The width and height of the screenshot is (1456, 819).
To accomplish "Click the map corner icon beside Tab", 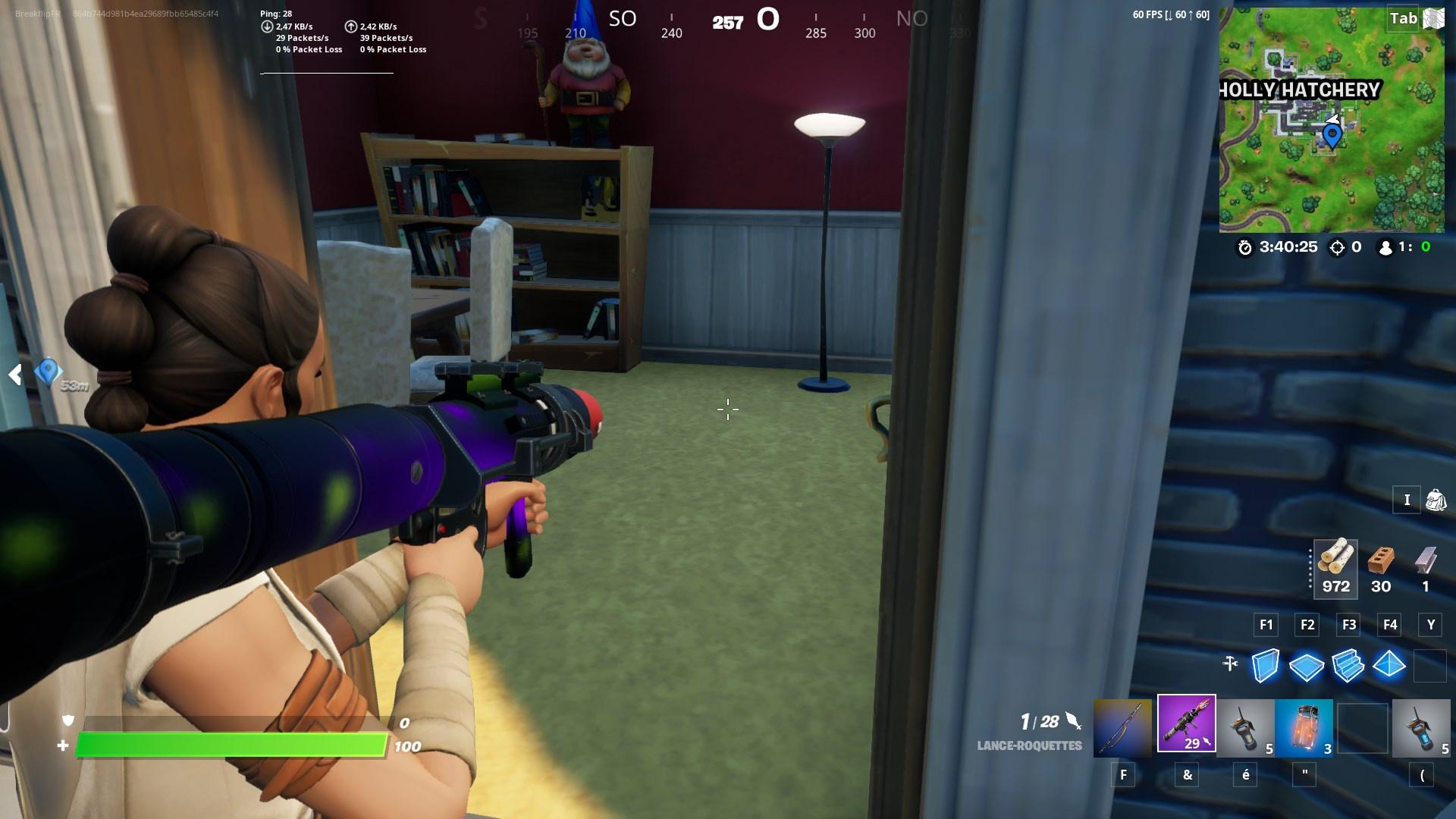I will (1432, 18).
